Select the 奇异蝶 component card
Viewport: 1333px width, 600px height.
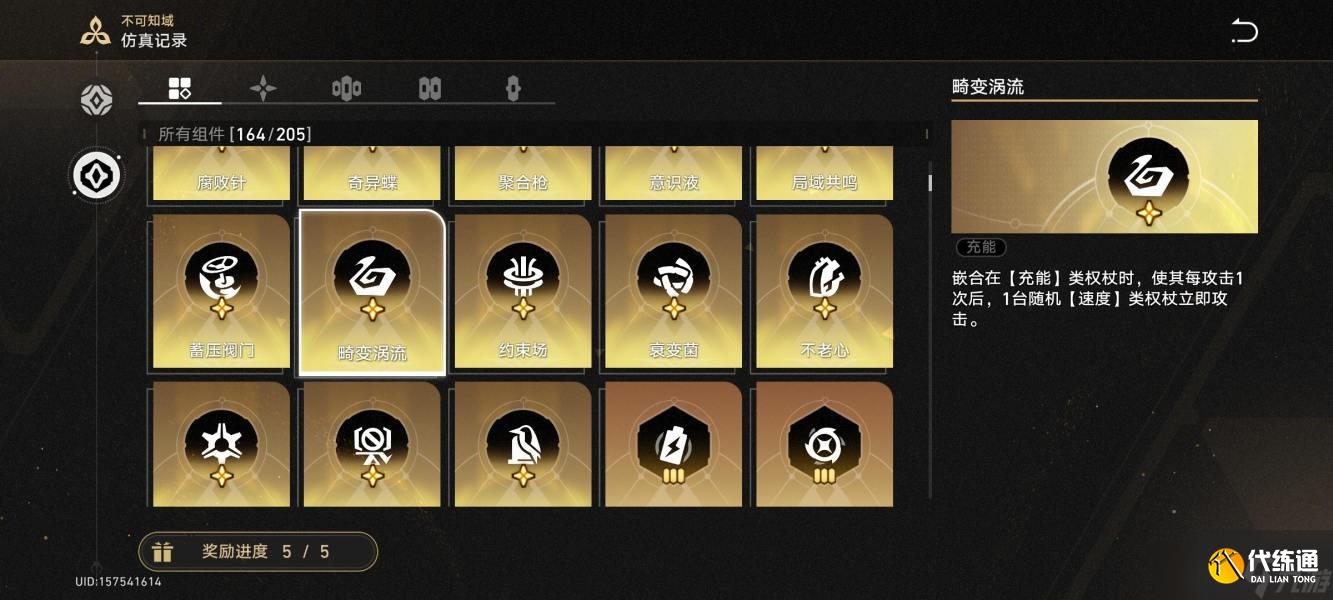(372, 174)
